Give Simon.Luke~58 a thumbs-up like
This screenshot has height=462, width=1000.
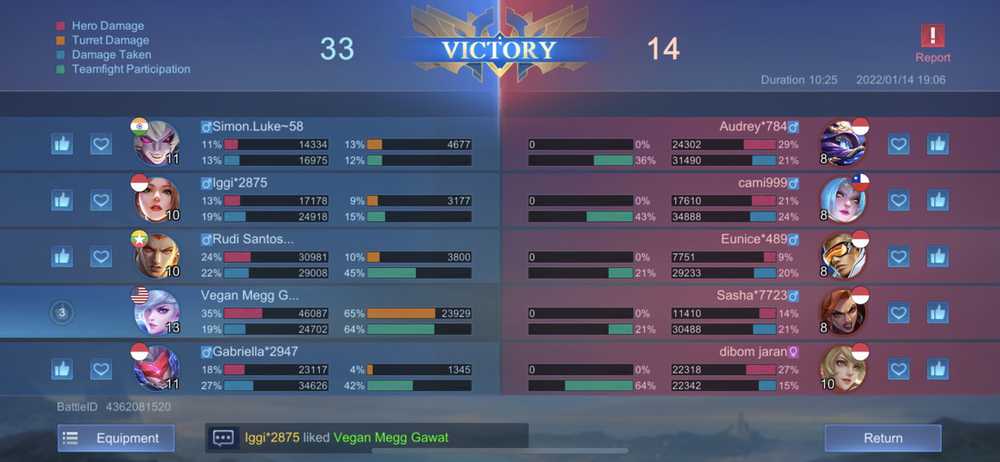62,144
